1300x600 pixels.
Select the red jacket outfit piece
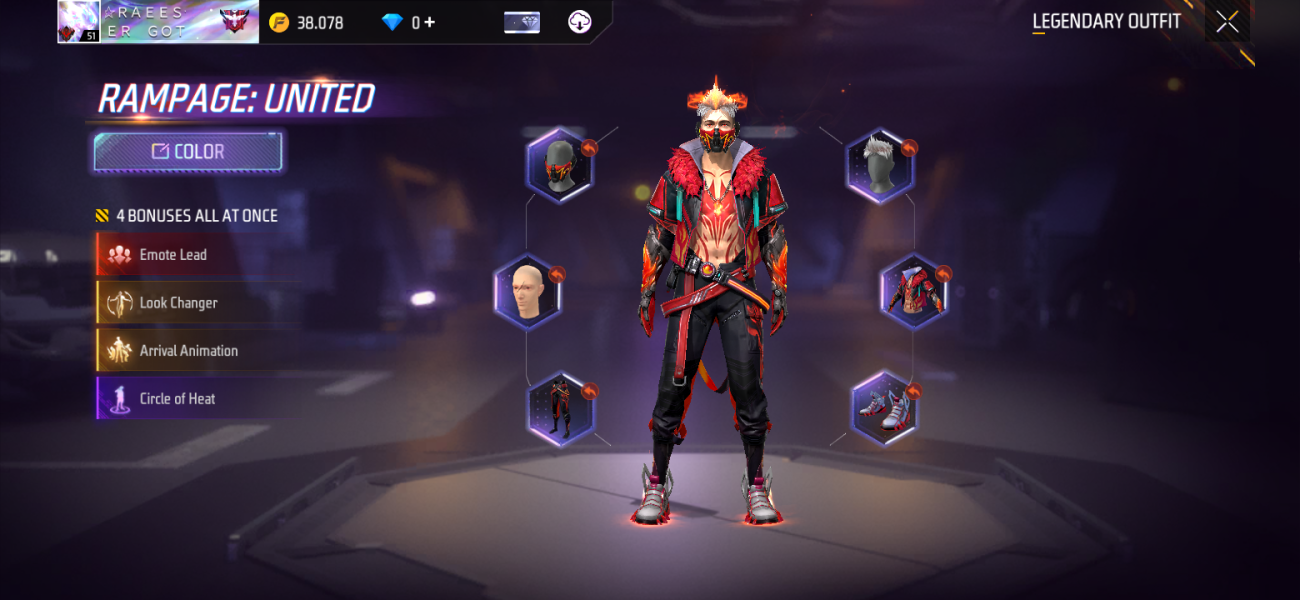(913, 292)
